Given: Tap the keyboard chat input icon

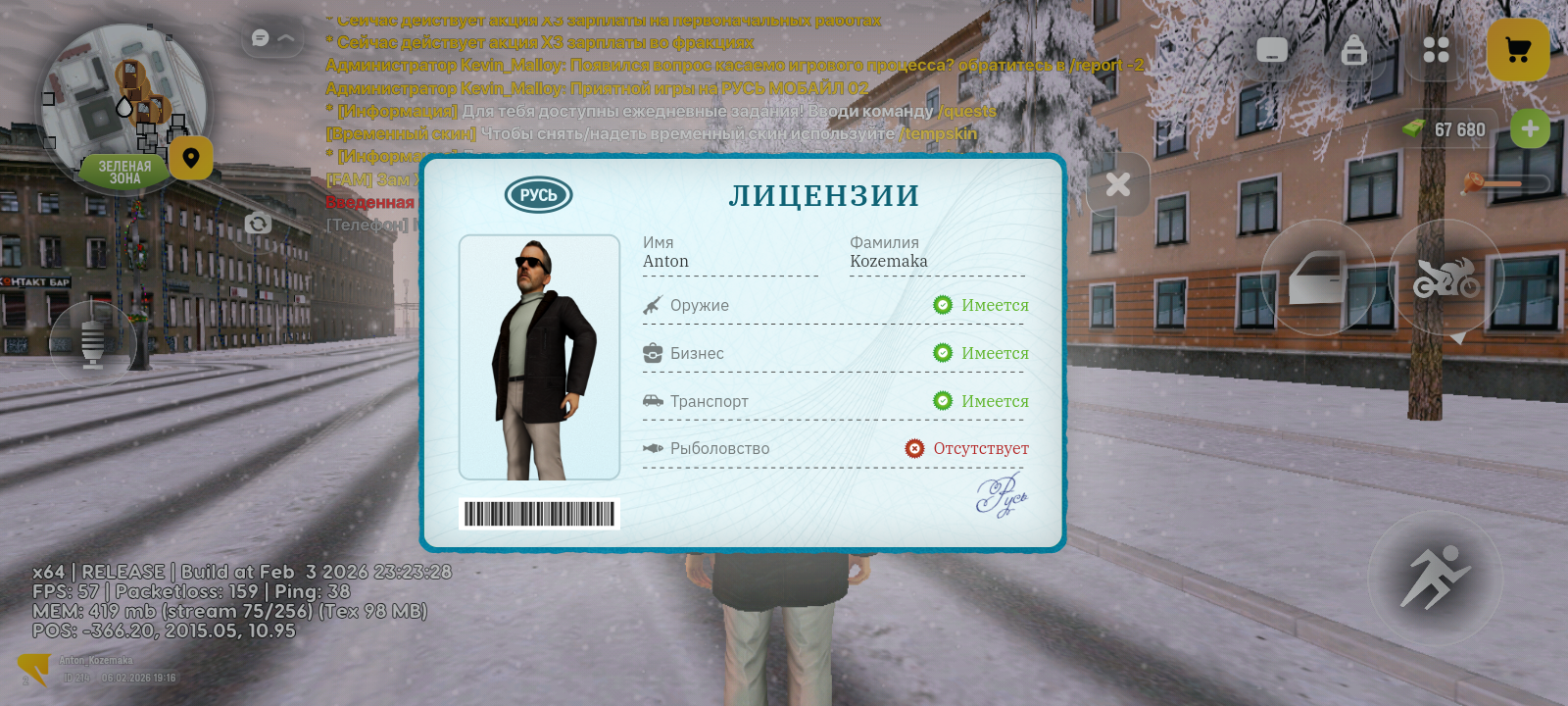Looking at the screenshot, I should [1272, 50].
